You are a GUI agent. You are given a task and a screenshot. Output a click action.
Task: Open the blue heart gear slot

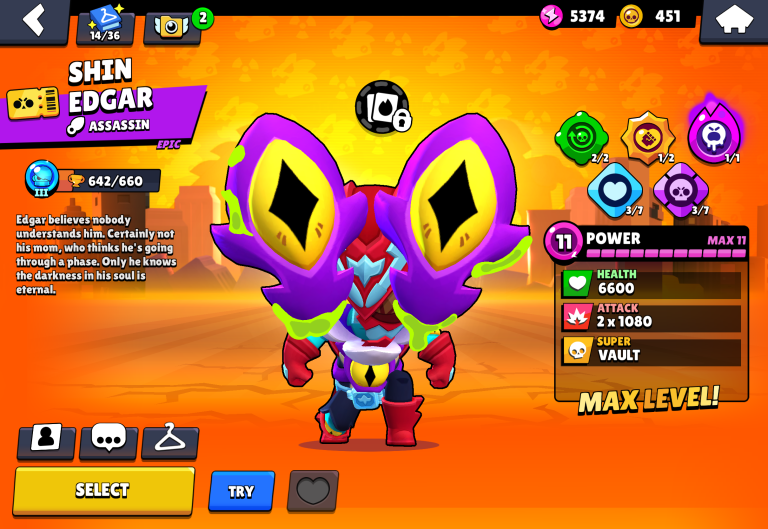coord(614,187)
